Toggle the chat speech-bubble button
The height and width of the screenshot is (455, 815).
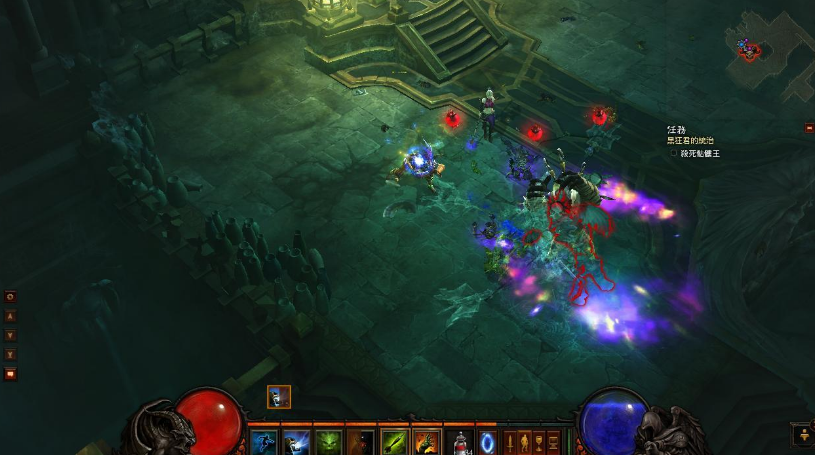coord(10,374)
